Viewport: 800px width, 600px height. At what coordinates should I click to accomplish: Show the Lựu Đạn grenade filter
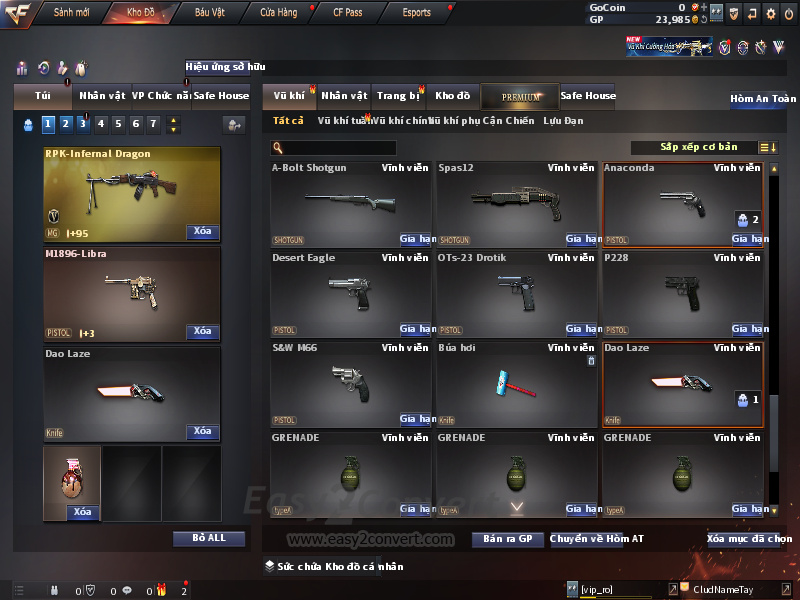(x=563, y=121)
